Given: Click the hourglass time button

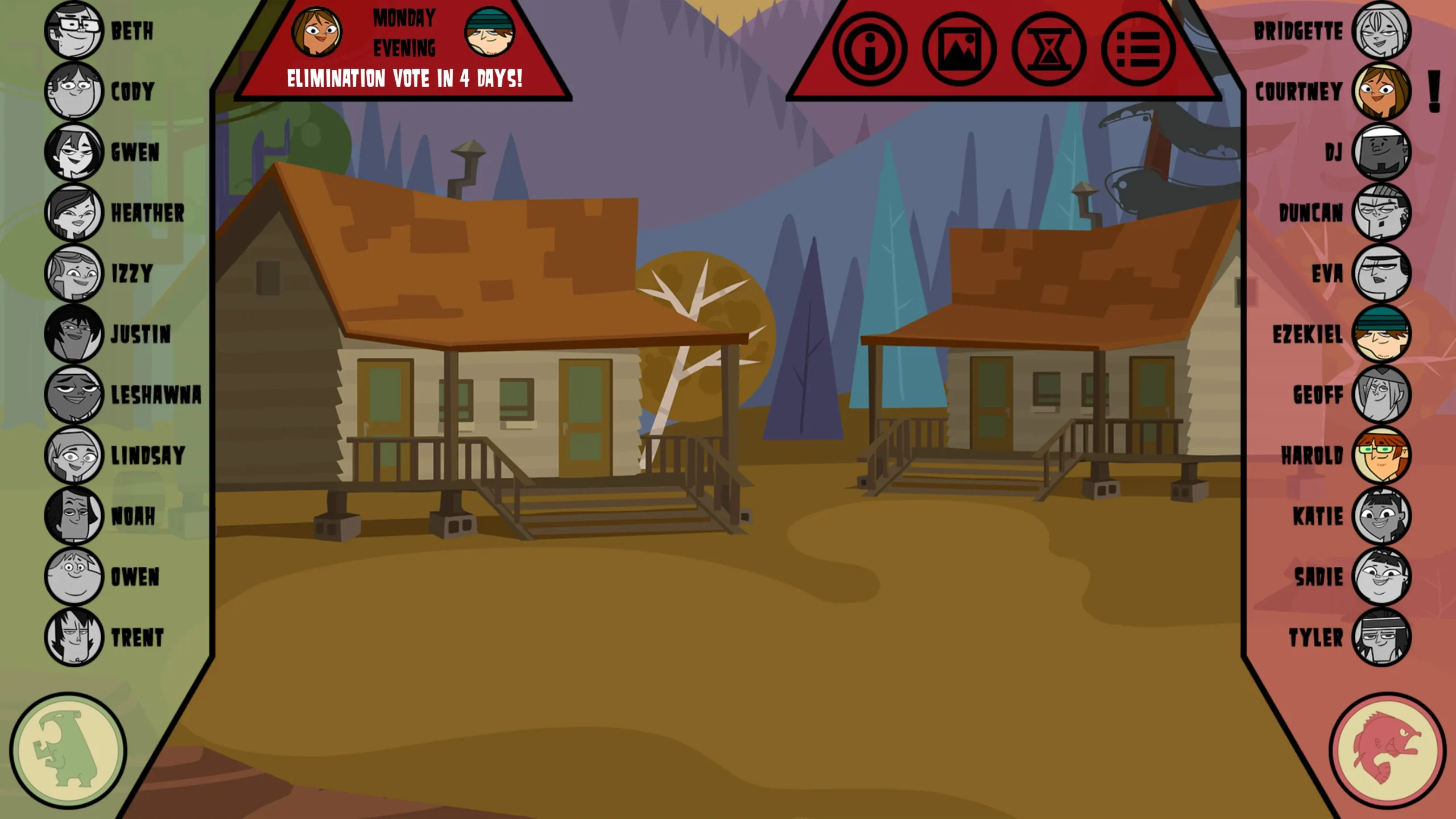Looking at the screenshot, I should (1048, 49).
